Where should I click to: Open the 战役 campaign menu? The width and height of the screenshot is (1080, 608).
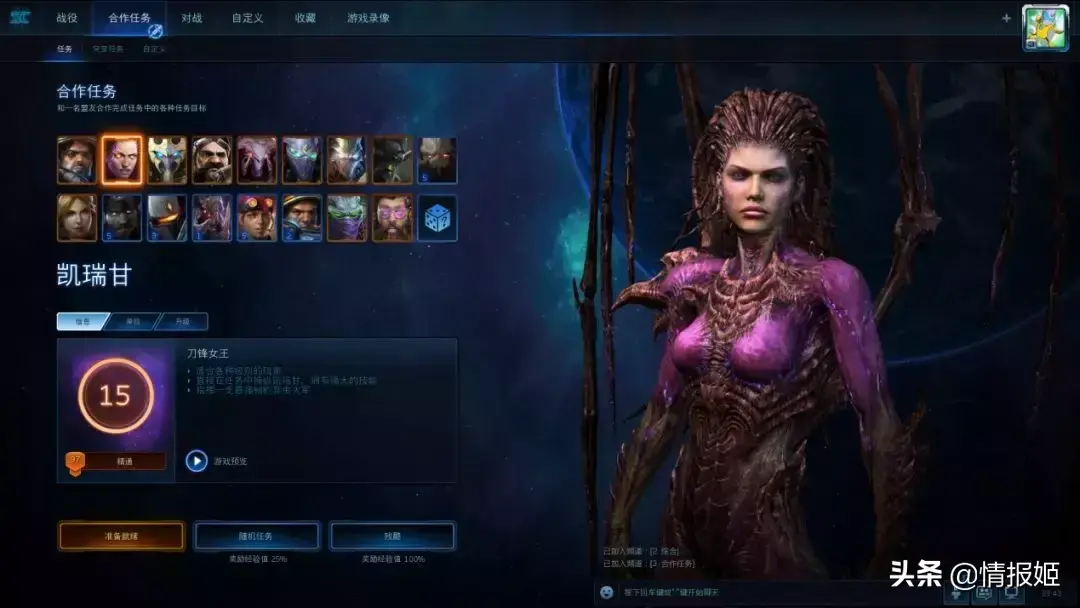[x=67, y=18]
